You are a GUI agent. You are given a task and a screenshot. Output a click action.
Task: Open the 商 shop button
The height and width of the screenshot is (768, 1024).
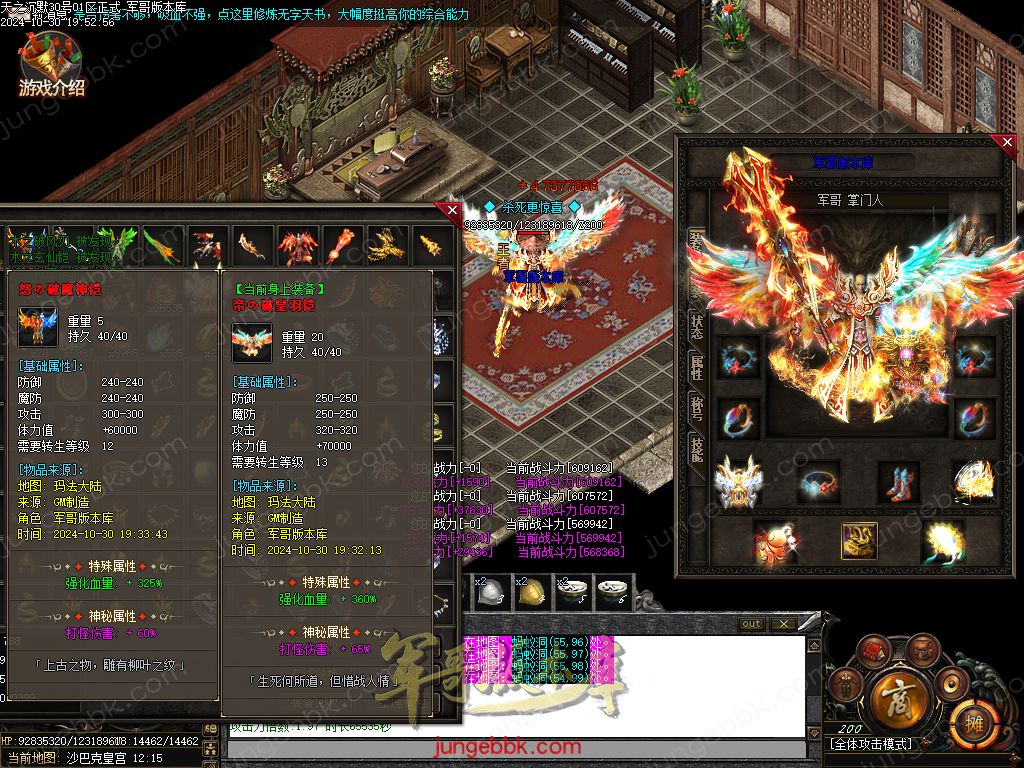890,693
